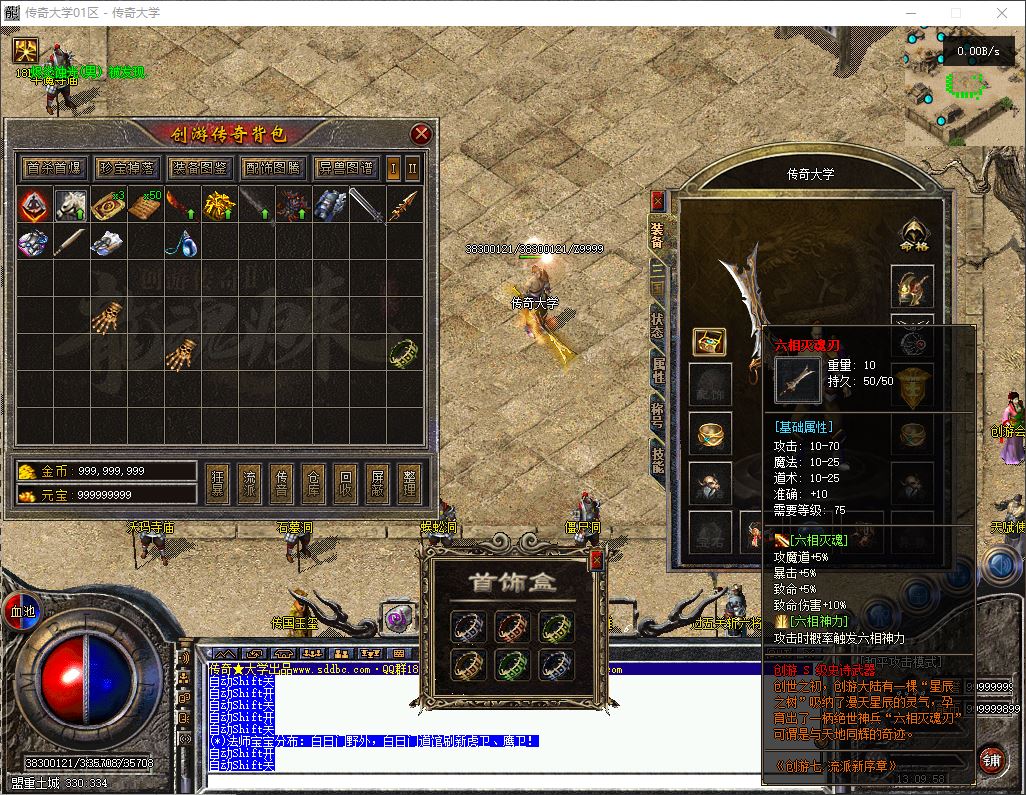Select the blue potion flask in bag
Image resolution: width=1026 pixels, height=795 pixels.
180,242
